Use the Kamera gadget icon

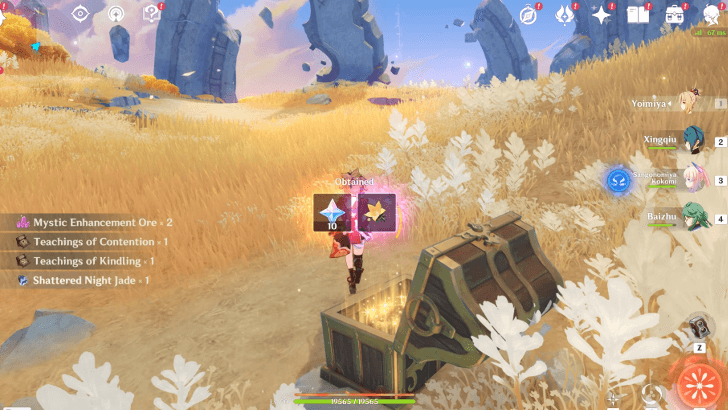coord(700,327)
